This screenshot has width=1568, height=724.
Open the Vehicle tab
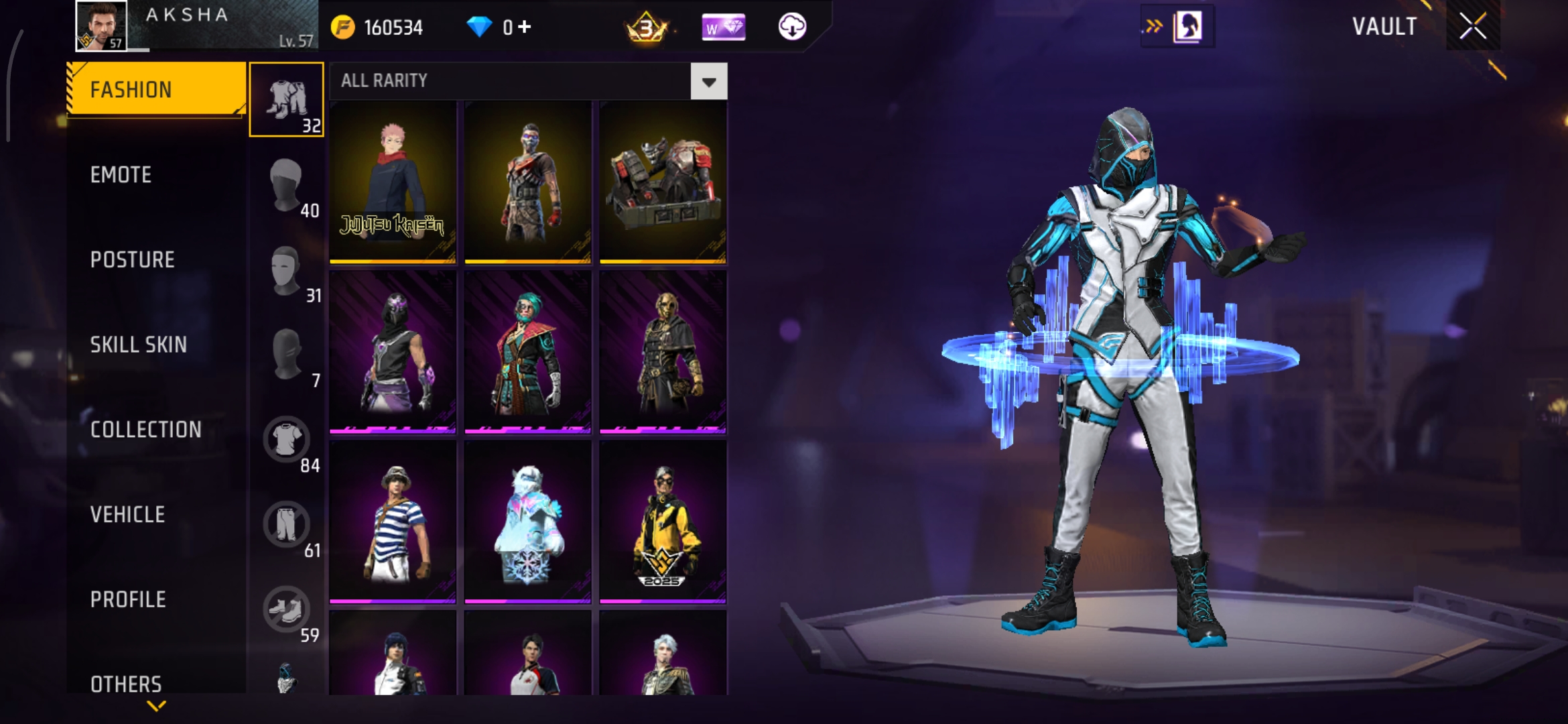click(128, 515)
